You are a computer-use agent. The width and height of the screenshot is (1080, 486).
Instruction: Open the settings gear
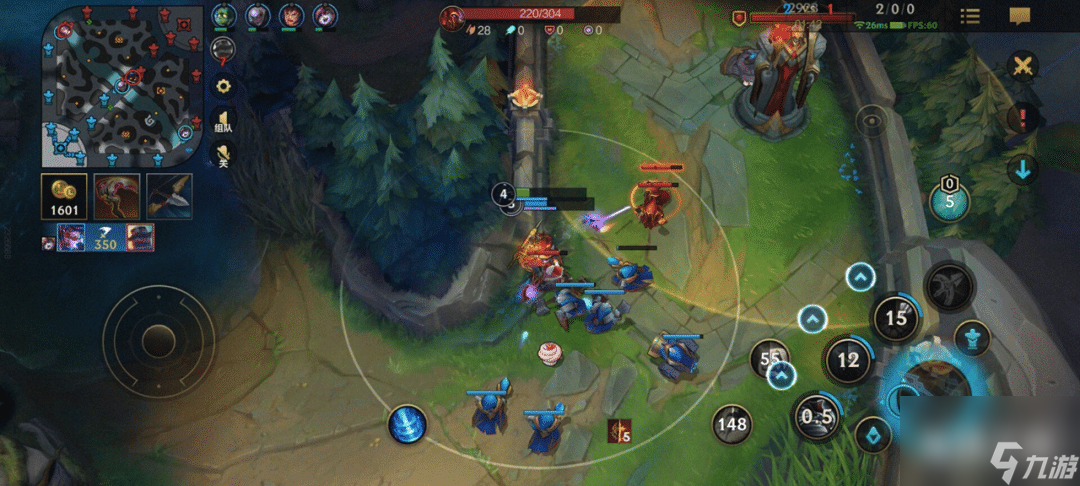pyautogui.click(x=223, y=86)
